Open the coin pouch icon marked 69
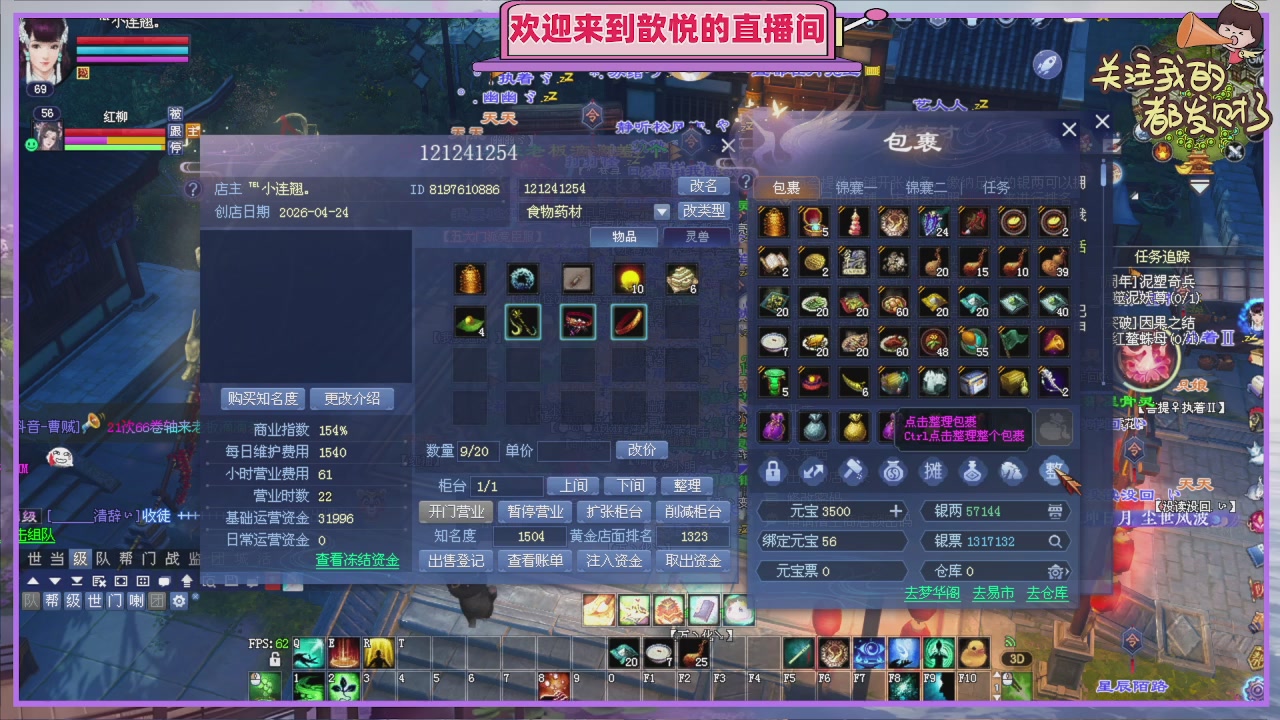Screen dimensions: 1280x720 pyautogui.click(x=893, y=472)
